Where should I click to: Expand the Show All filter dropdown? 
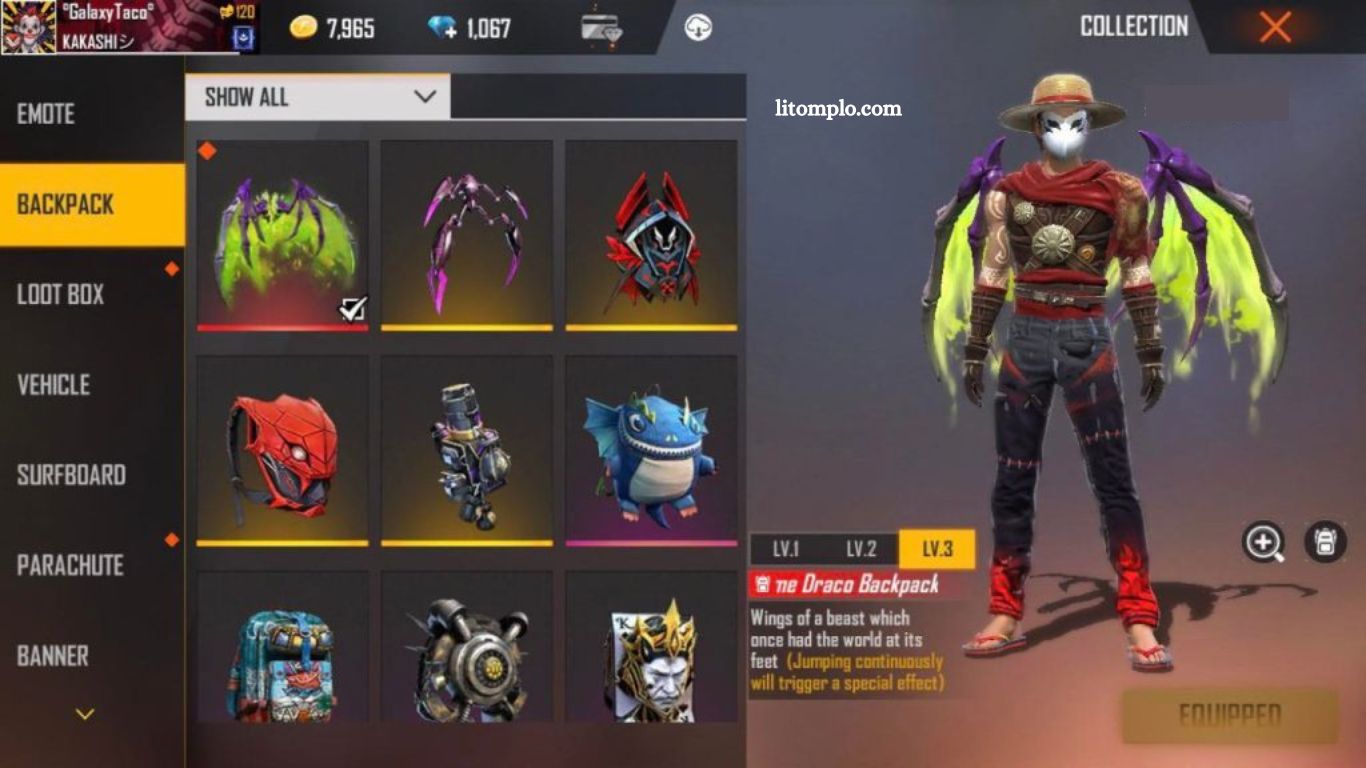tap(318, 97)
